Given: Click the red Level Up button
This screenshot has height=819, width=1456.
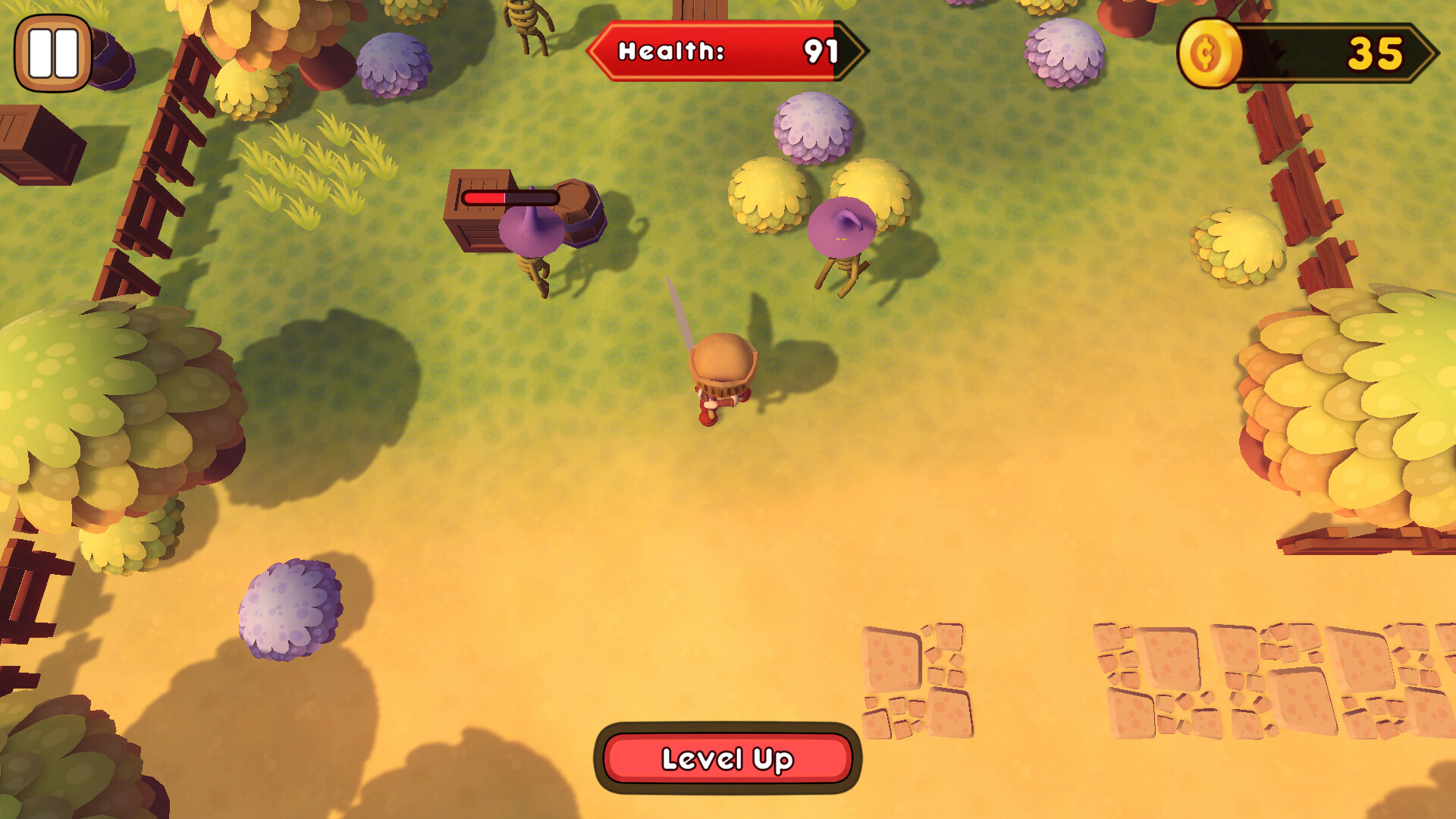Looking at the screenshot, I should pyautogui.click(x=727, y=758).
